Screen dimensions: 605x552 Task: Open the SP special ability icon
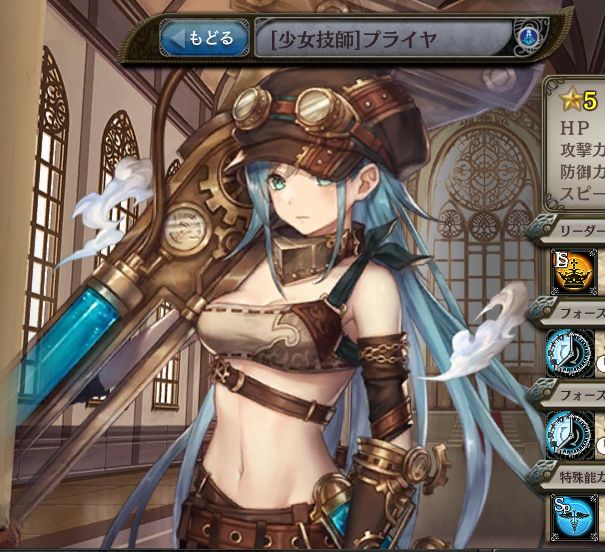click(571, 514)
